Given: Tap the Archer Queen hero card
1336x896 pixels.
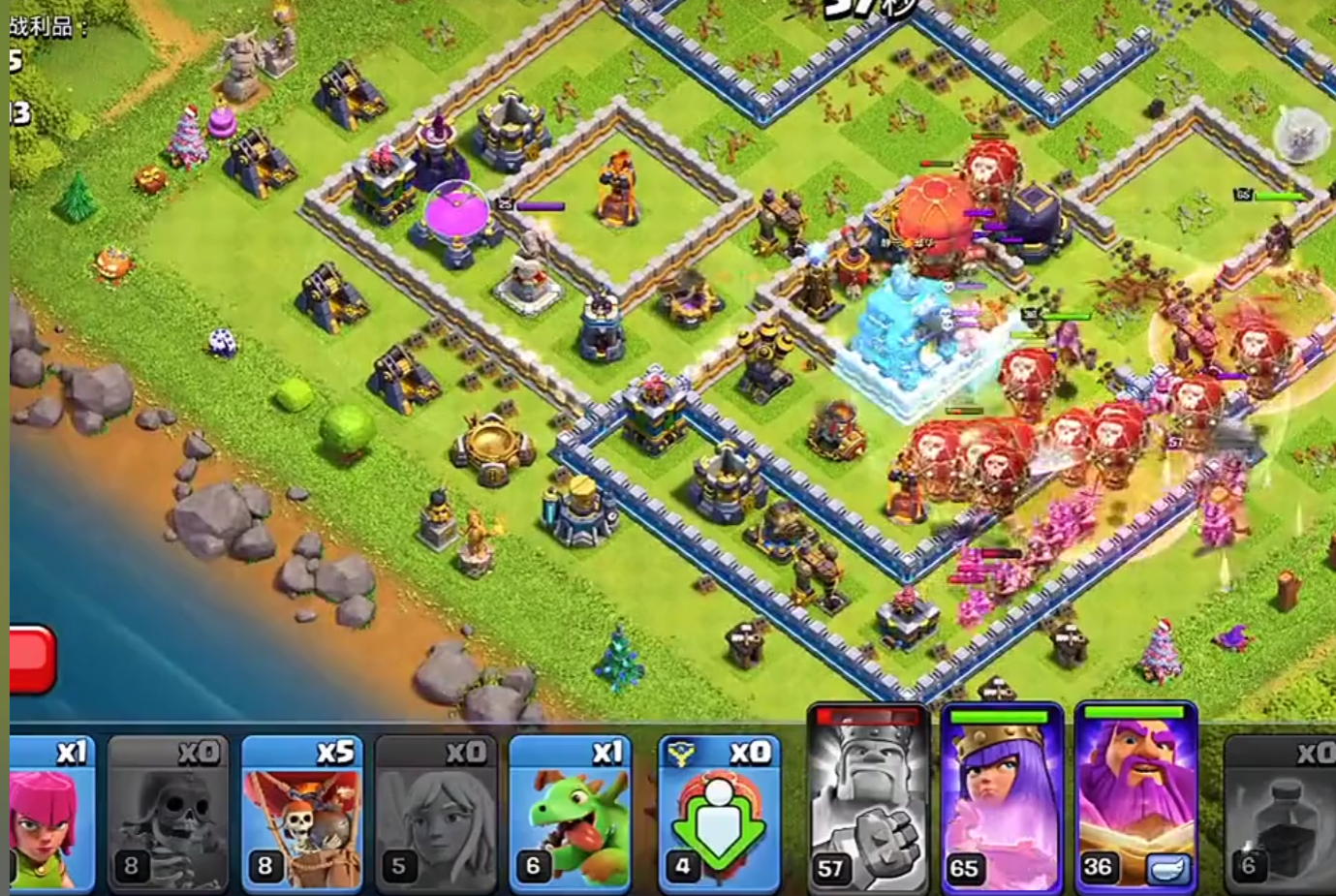Looking at the screenshot, I should [1001, 799].
